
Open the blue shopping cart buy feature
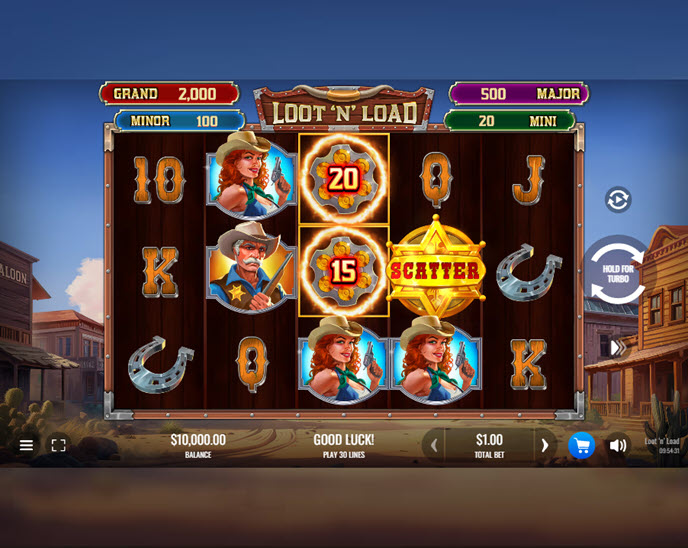pos(581,445)
